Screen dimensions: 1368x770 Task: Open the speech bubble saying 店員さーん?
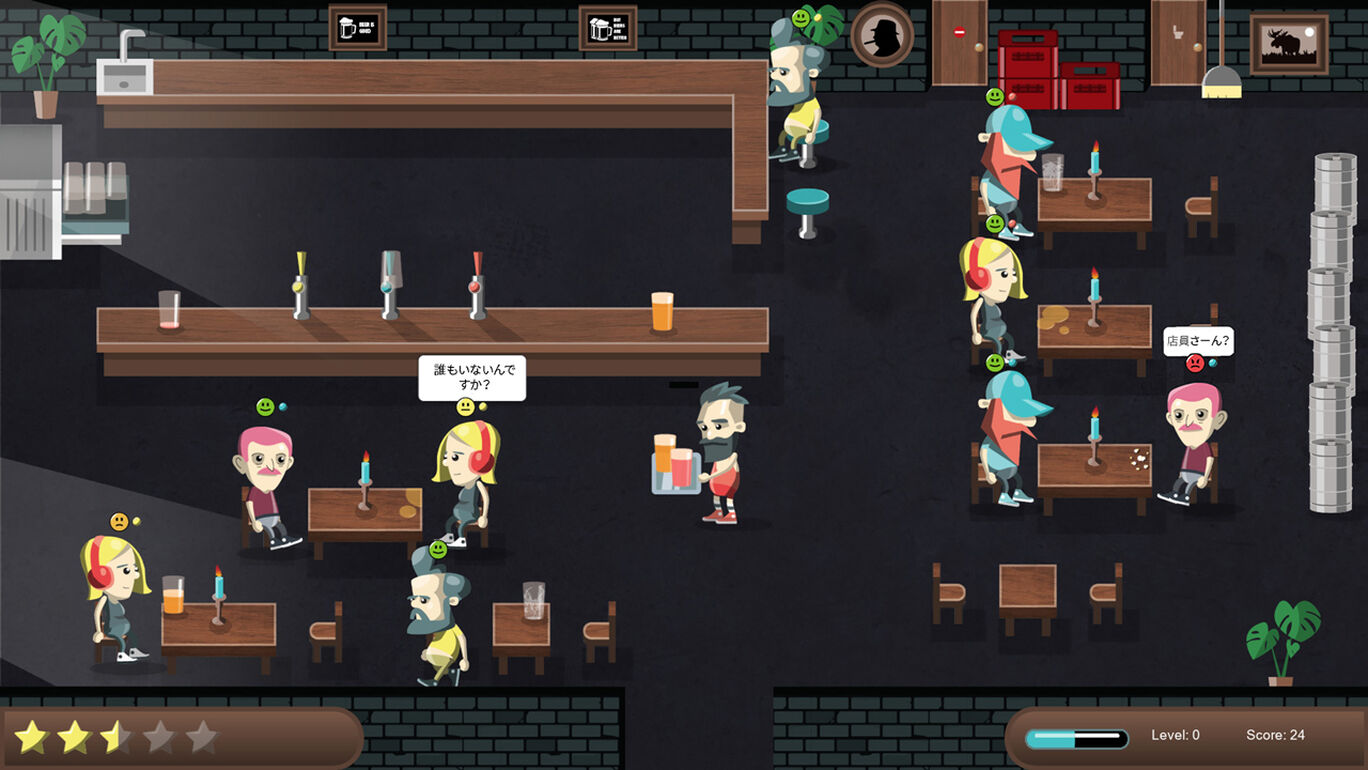[x=1199, y=342]
